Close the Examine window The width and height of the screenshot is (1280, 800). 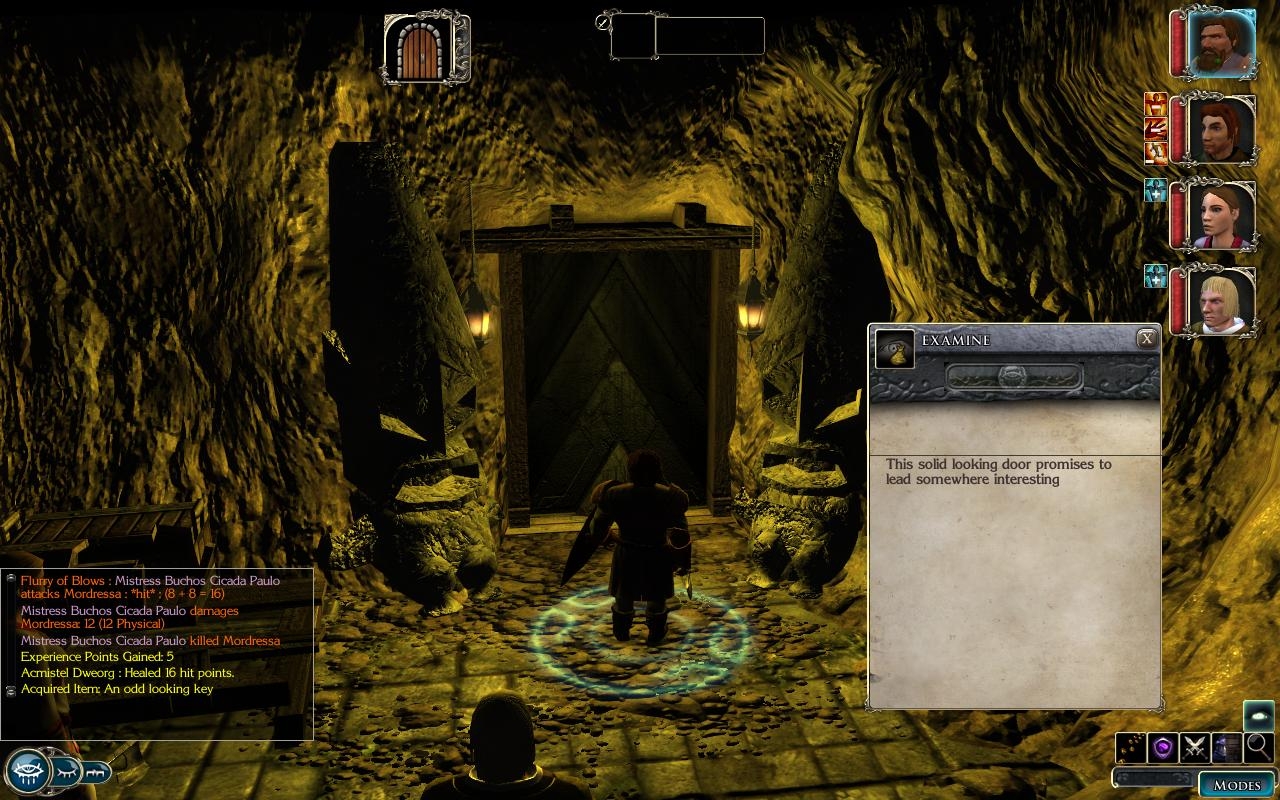click(1146, 339)
